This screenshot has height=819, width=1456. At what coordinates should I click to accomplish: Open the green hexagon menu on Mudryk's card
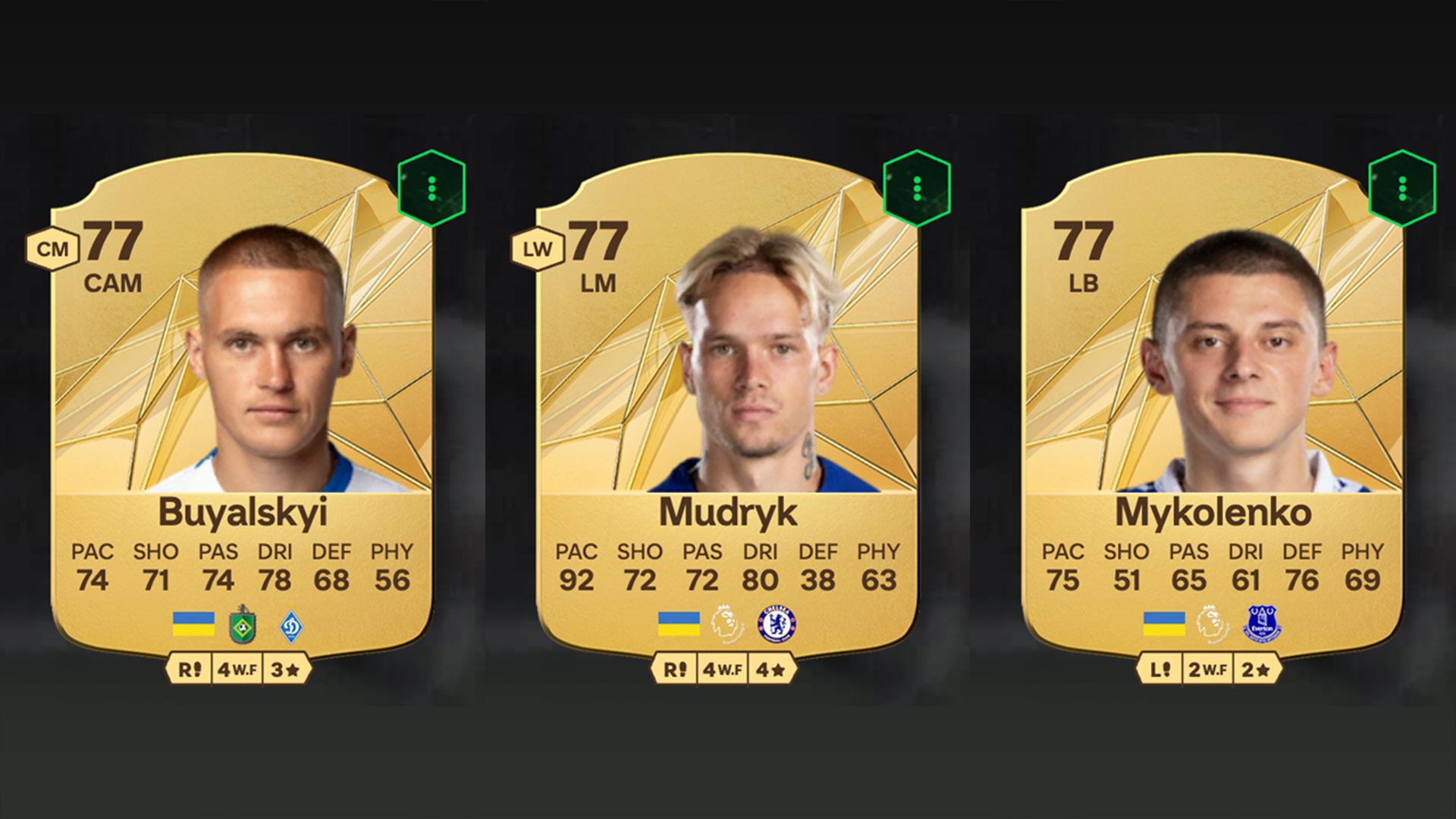point(917,188)
